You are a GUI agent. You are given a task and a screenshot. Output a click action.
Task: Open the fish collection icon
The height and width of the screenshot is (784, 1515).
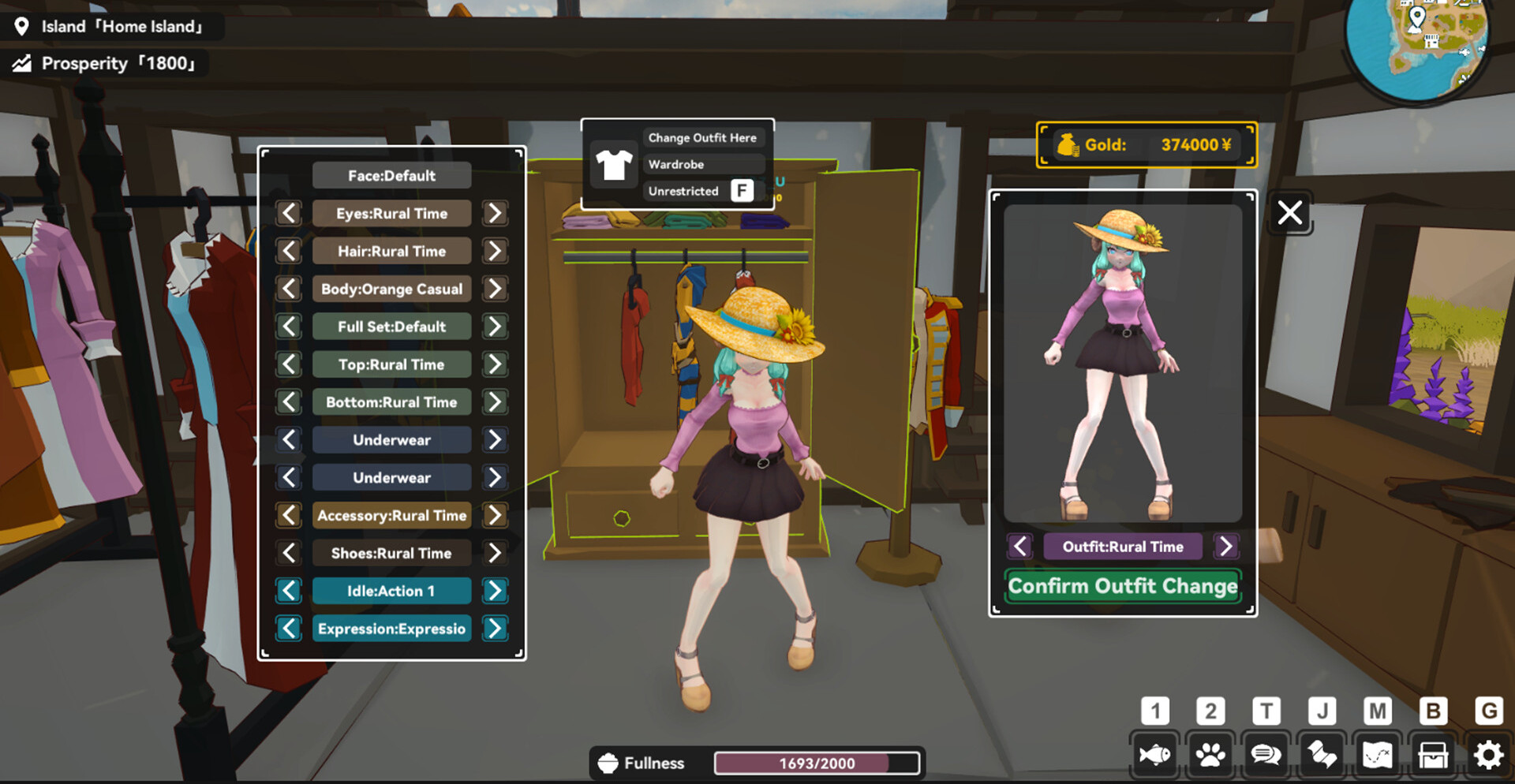pos(1154,755)
